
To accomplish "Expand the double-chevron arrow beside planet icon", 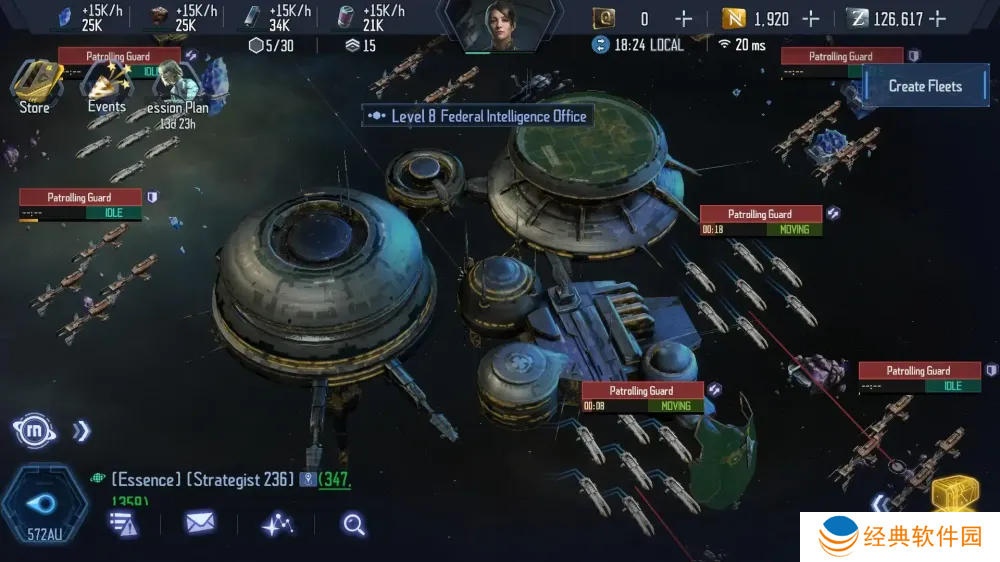I will pyautogui.click(x=81, y=431).
